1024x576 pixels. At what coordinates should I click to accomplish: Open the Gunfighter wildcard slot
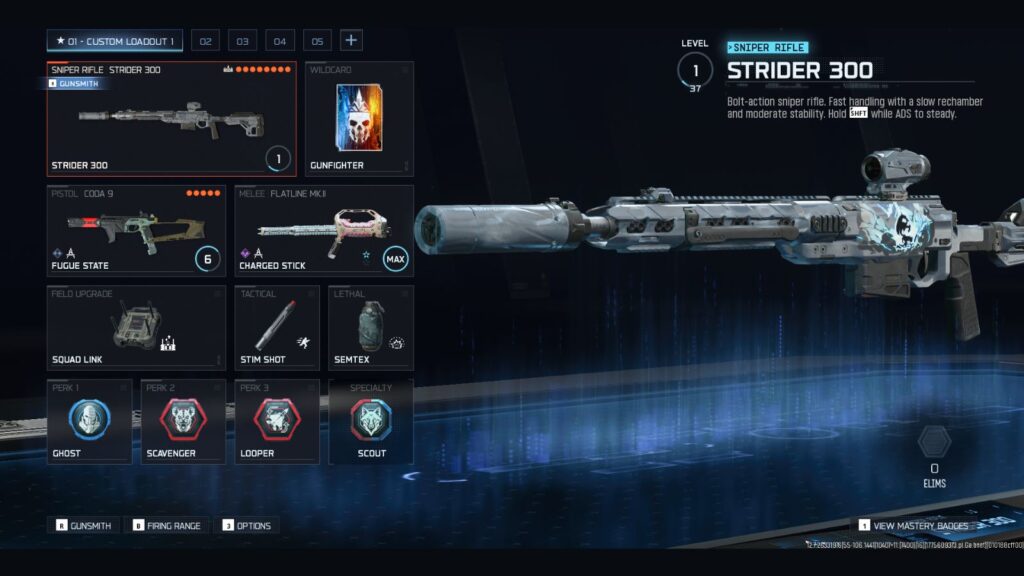click(x=359, y=119)
